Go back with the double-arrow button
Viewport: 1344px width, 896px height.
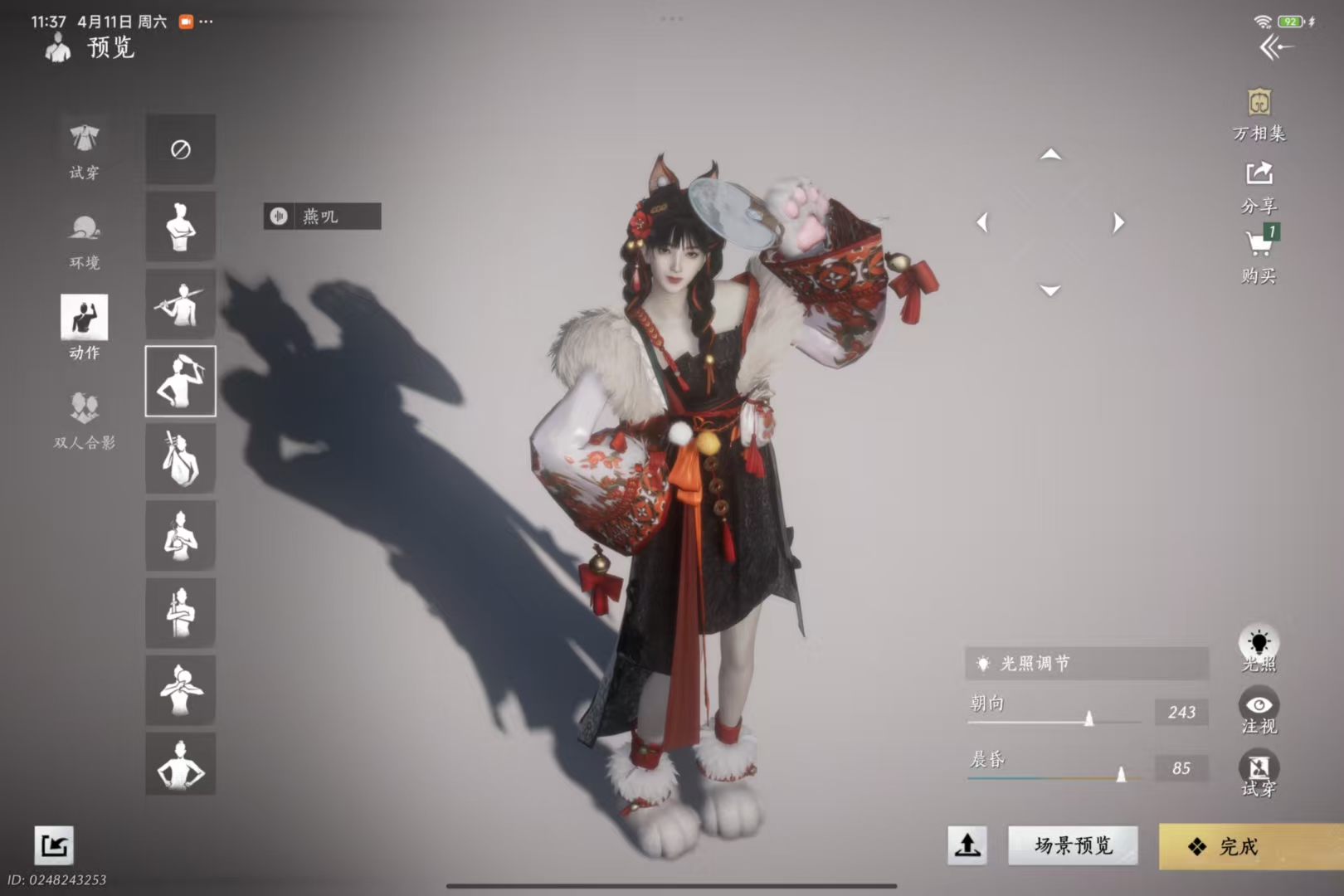1276,47
